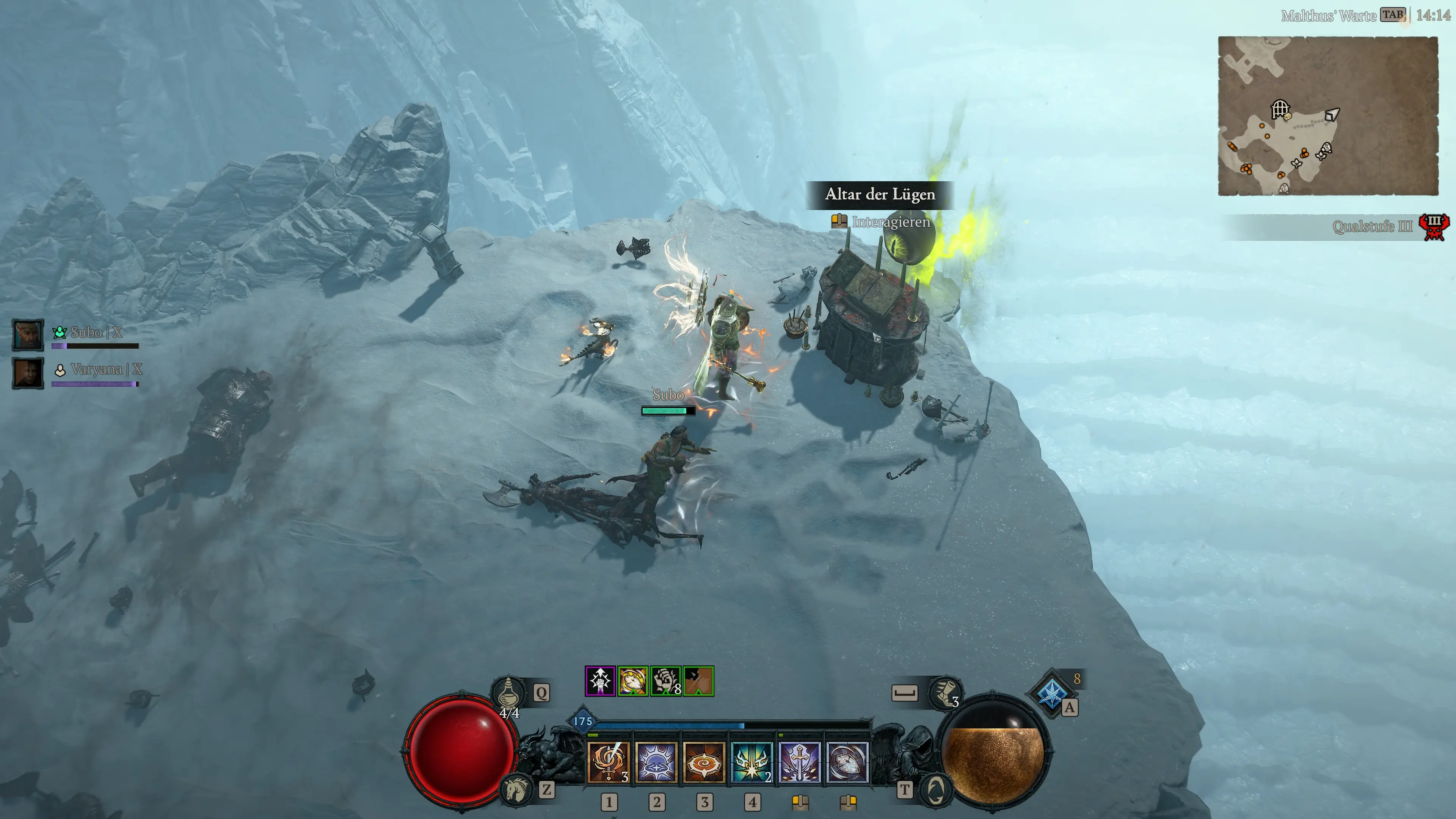Activate the spinning shield skill
This screenshot has height=819, width=1456.
point(847,762)
